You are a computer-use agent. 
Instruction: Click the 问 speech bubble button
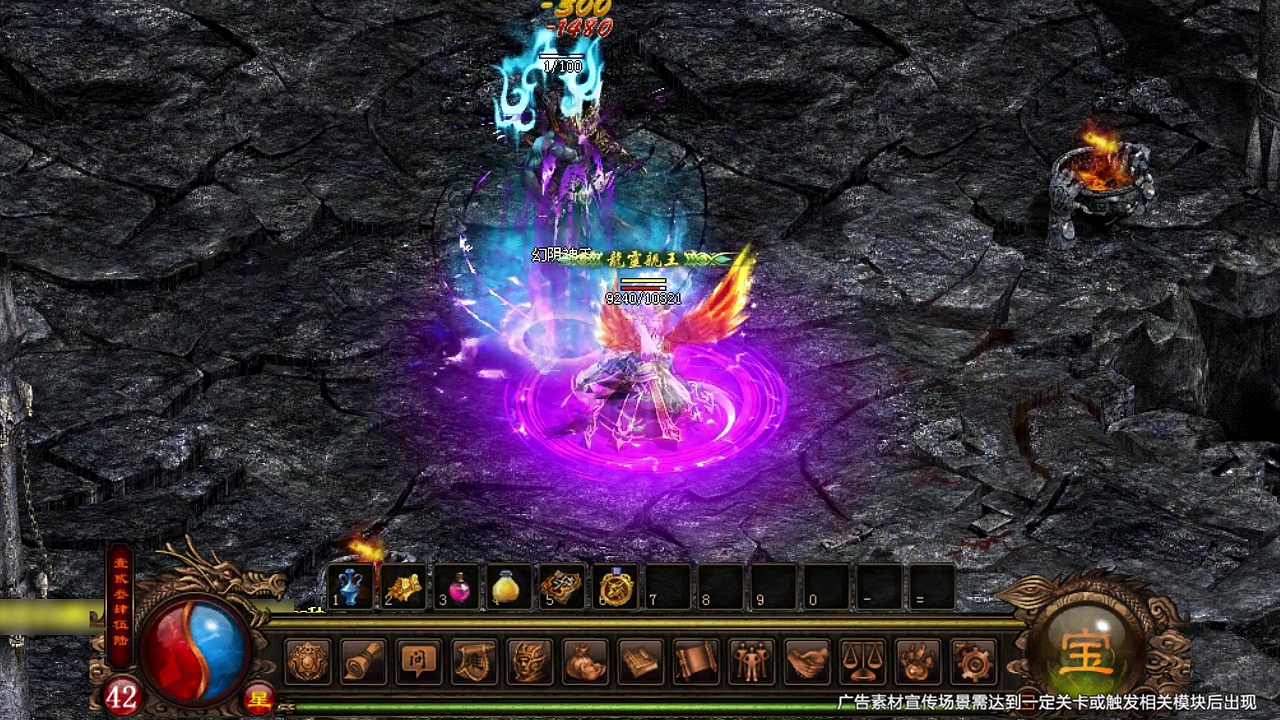coord(419,661)
